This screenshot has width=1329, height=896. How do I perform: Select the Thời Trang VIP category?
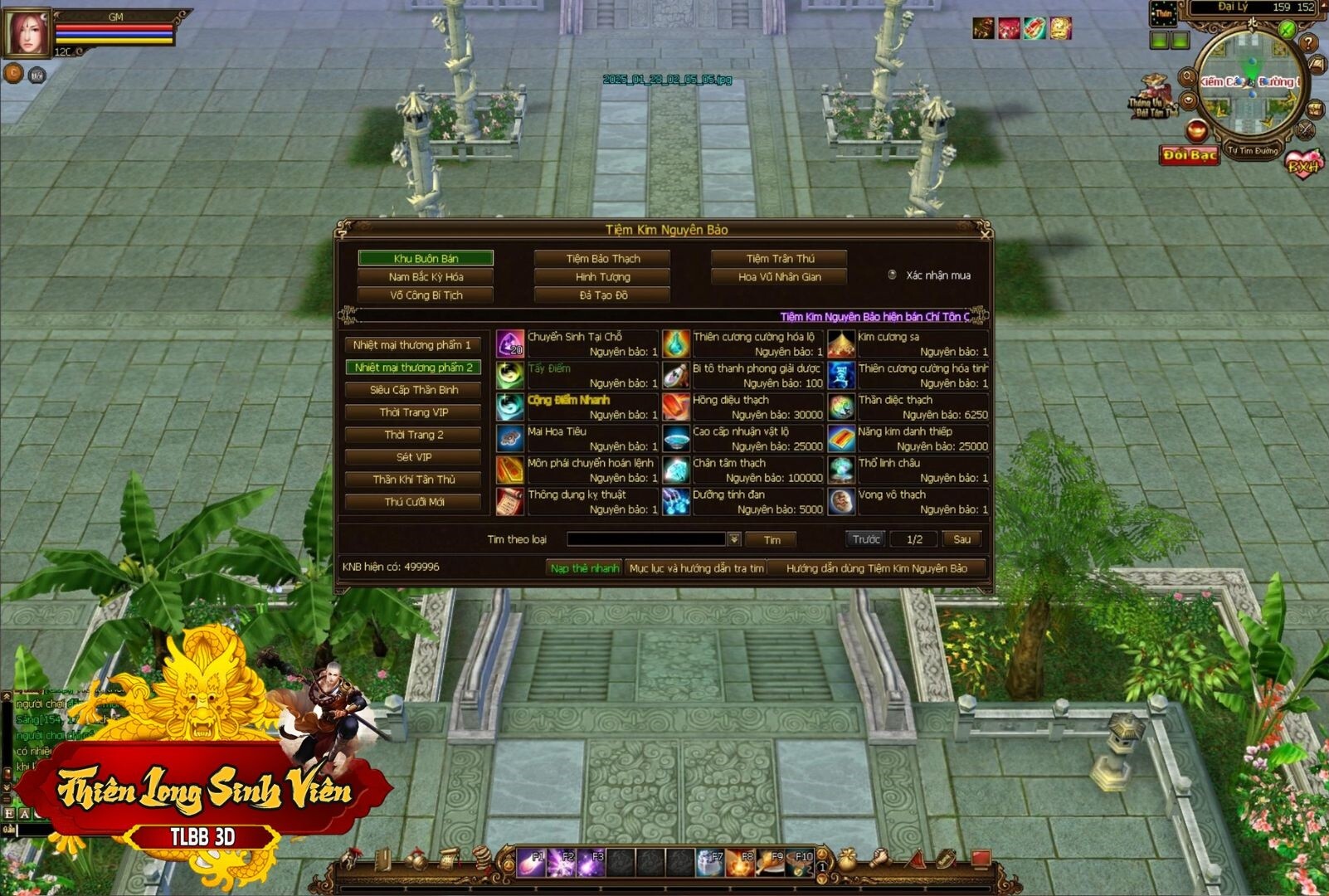click(x=413, y=412)
